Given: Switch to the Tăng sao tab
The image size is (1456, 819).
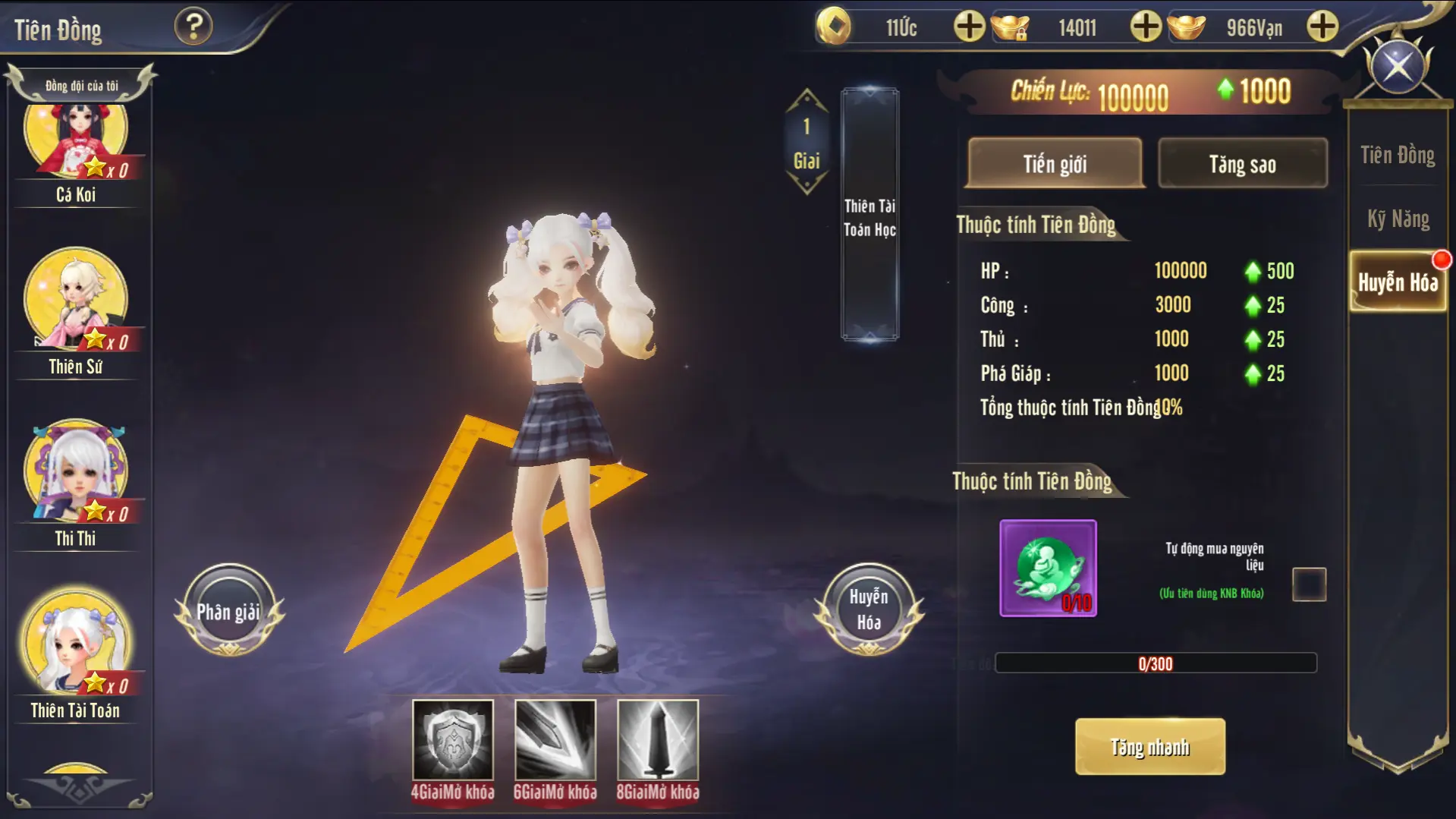Looking at the screenshot, I should 1242,163.
